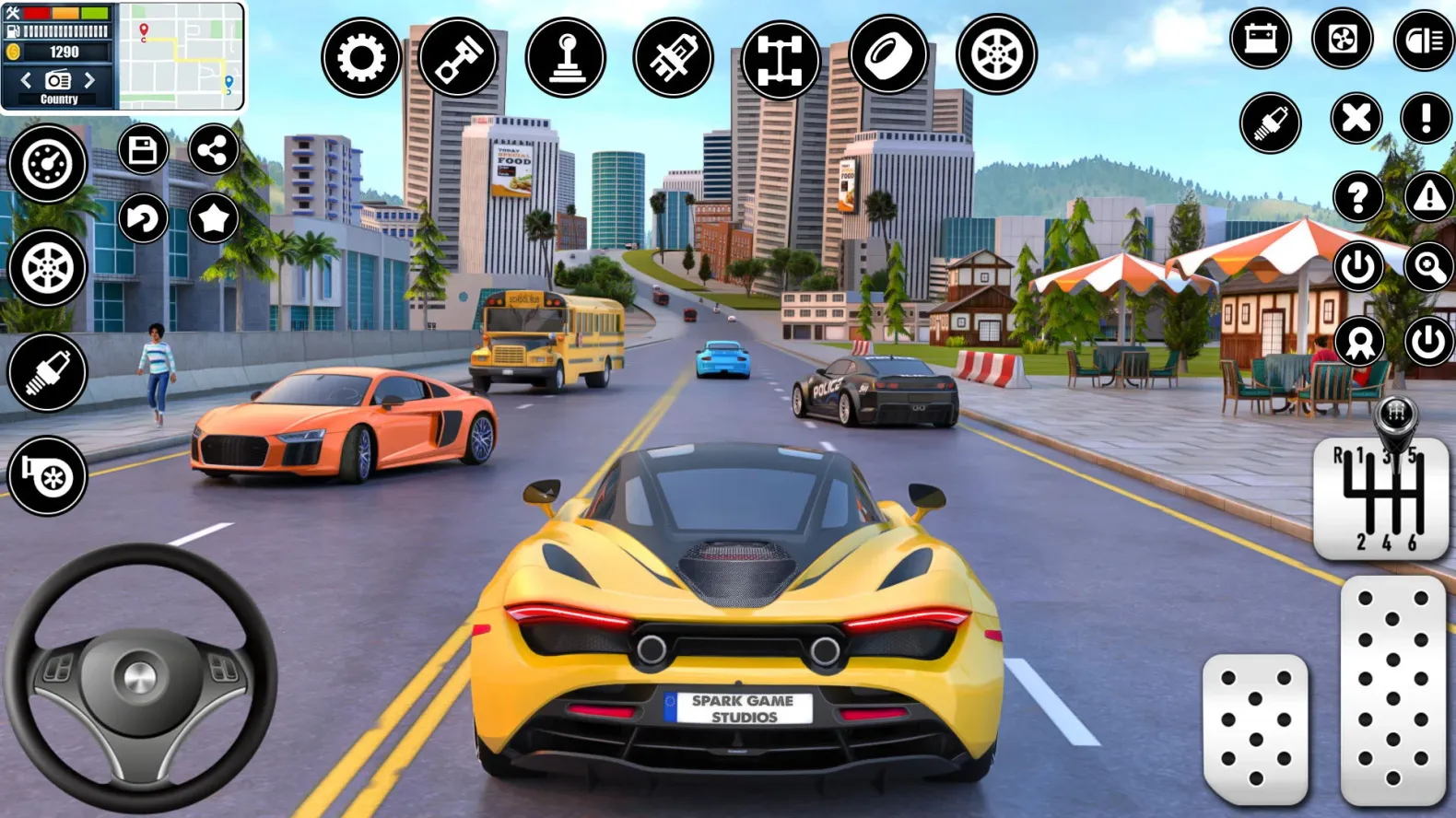Viewport: 1456px width, 818px height.
Task: Toggle the headlights on
Action: (1424, 39)
